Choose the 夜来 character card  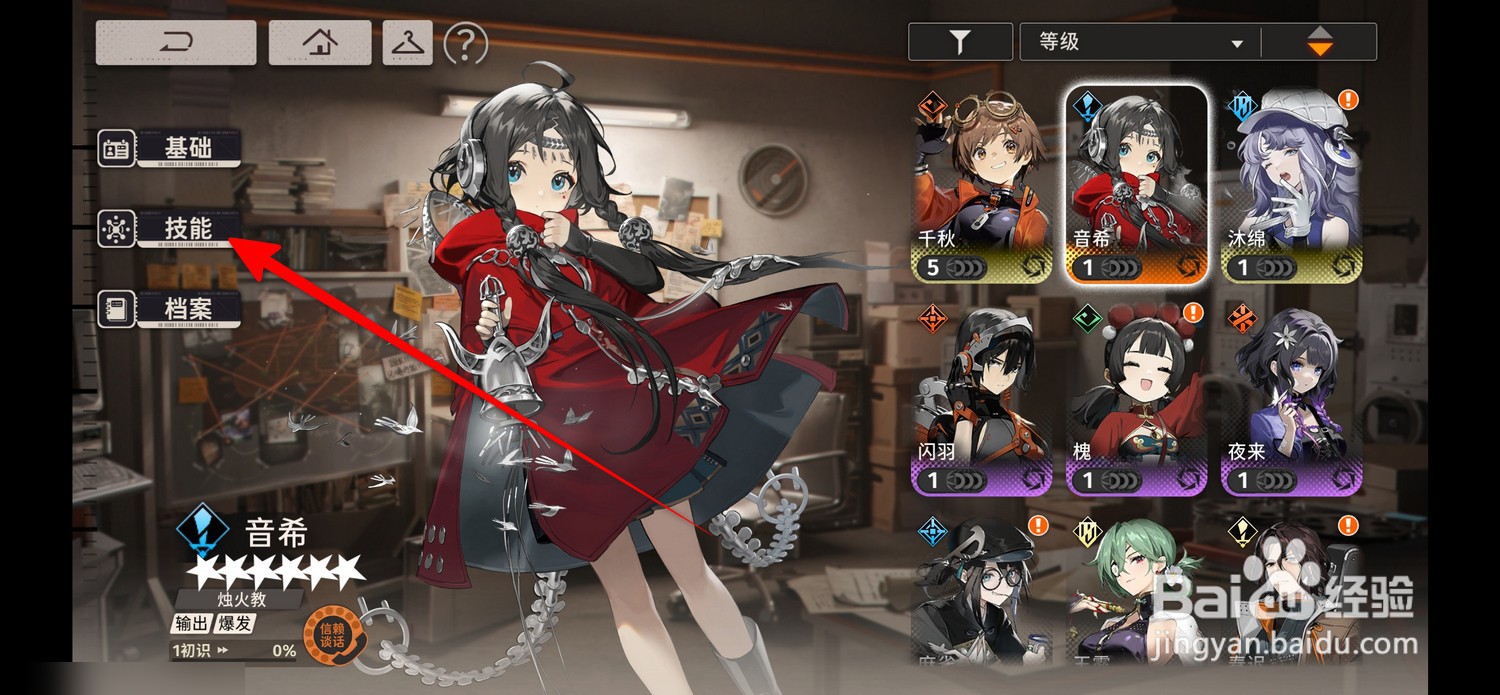1291,400
